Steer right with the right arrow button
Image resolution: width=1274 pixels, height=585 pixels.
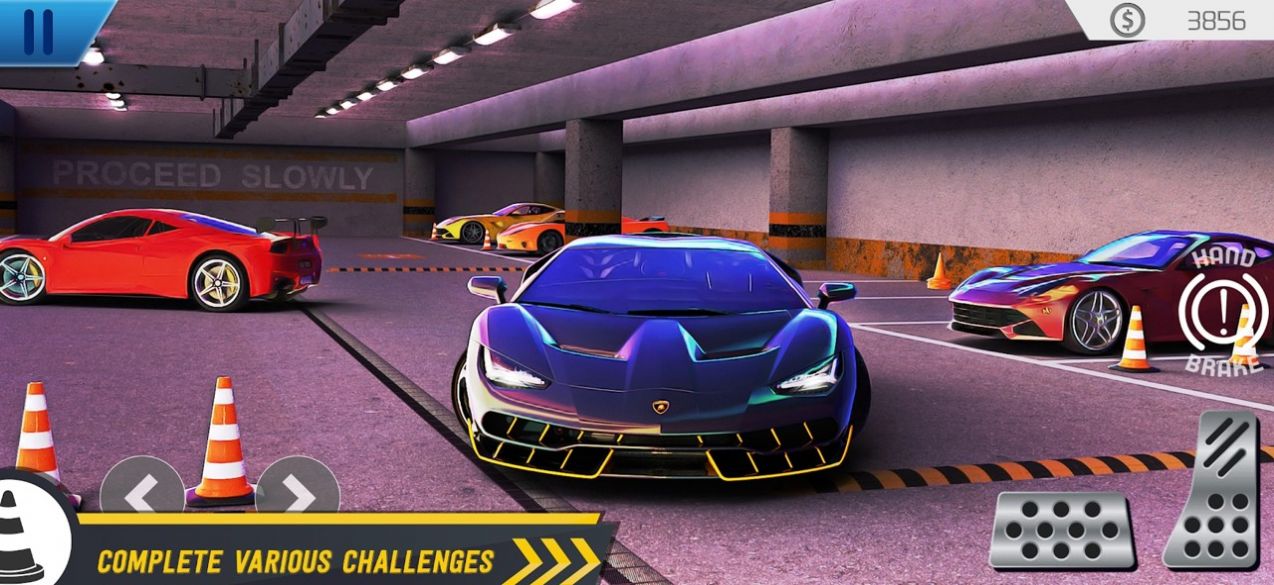[297, 490]
